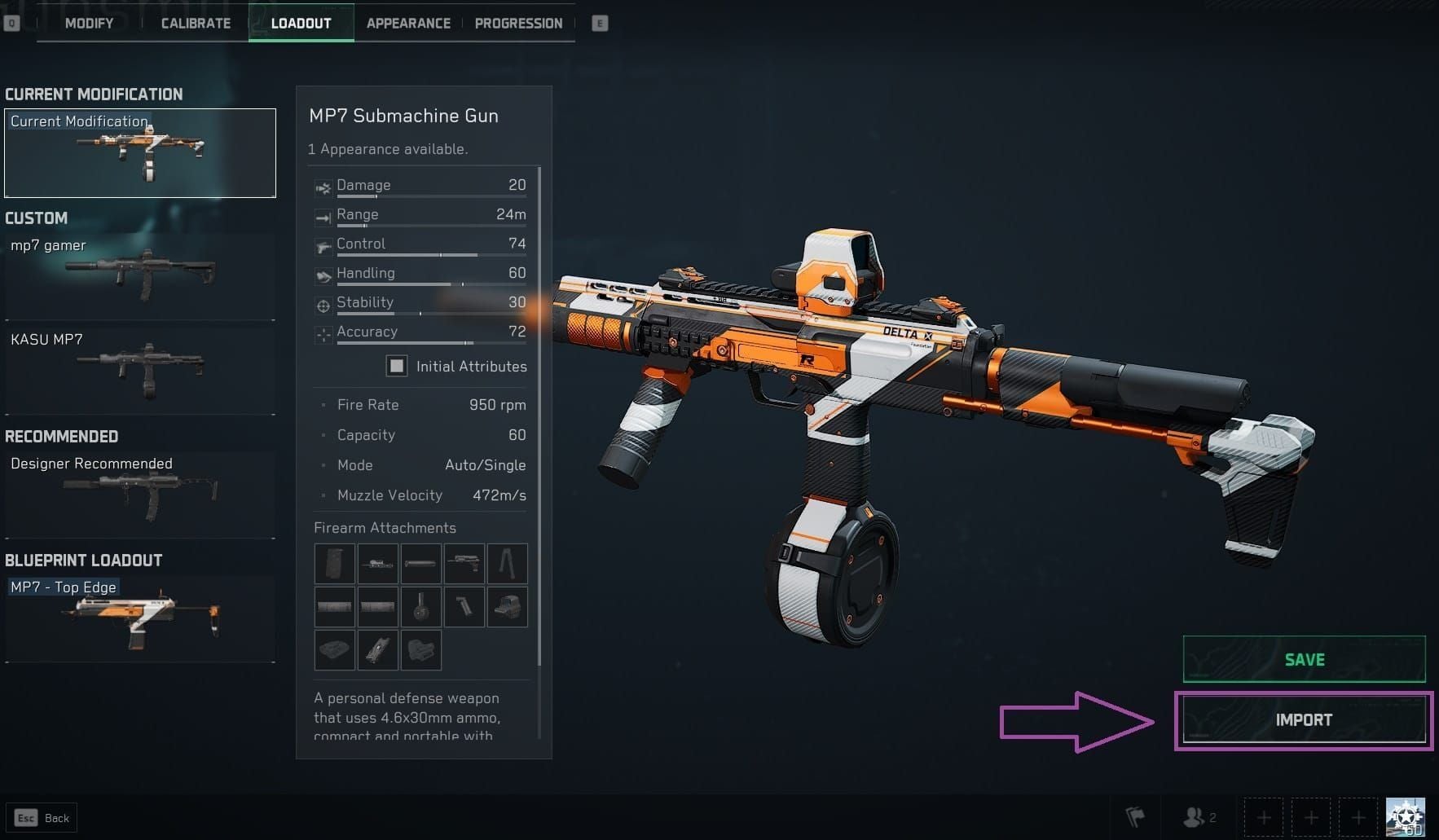Choose the MP7 - Top Edge blueprint
Viewport: 1439px width, 840px height.
click(x=140, y=618)
